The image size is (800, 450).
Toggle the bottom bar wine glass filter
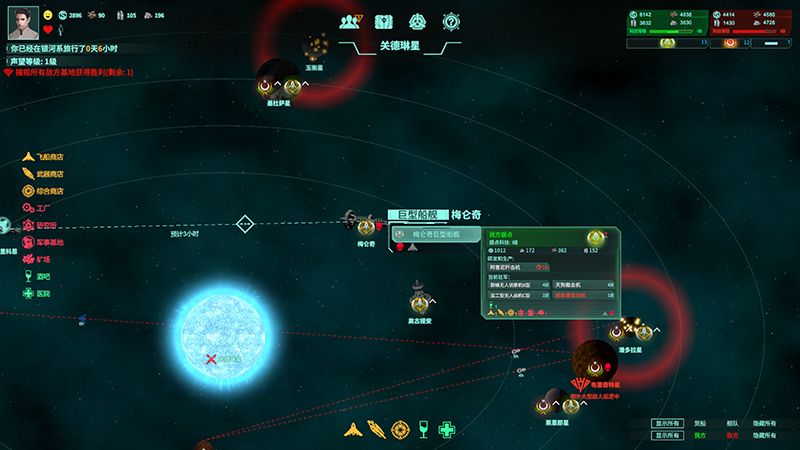424,429
